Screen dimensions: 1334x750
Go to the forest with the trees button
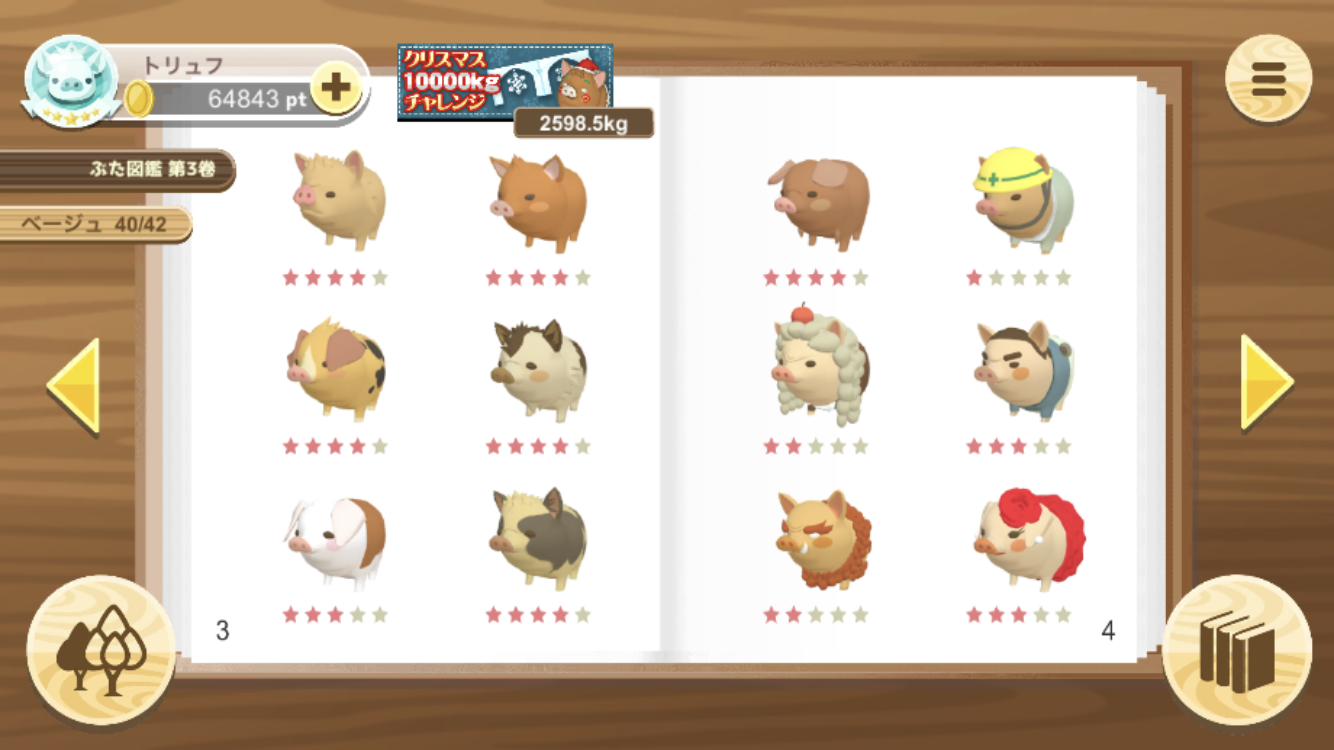pyautogui.click(x=100, y=649)
